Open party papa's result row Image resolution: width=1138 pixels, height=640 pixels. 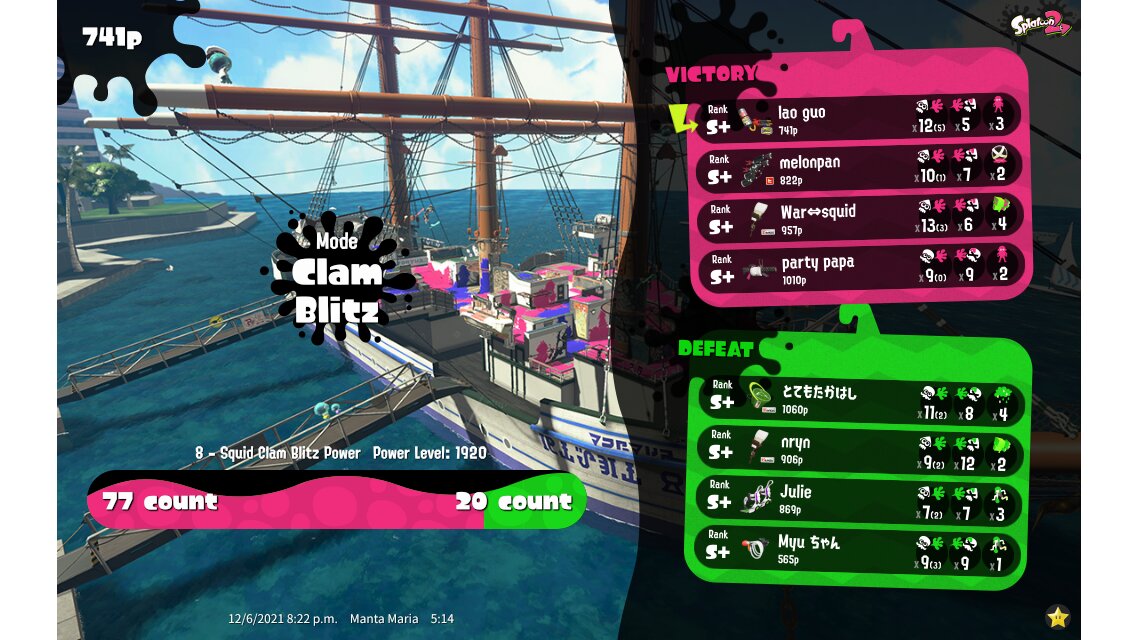860,268
